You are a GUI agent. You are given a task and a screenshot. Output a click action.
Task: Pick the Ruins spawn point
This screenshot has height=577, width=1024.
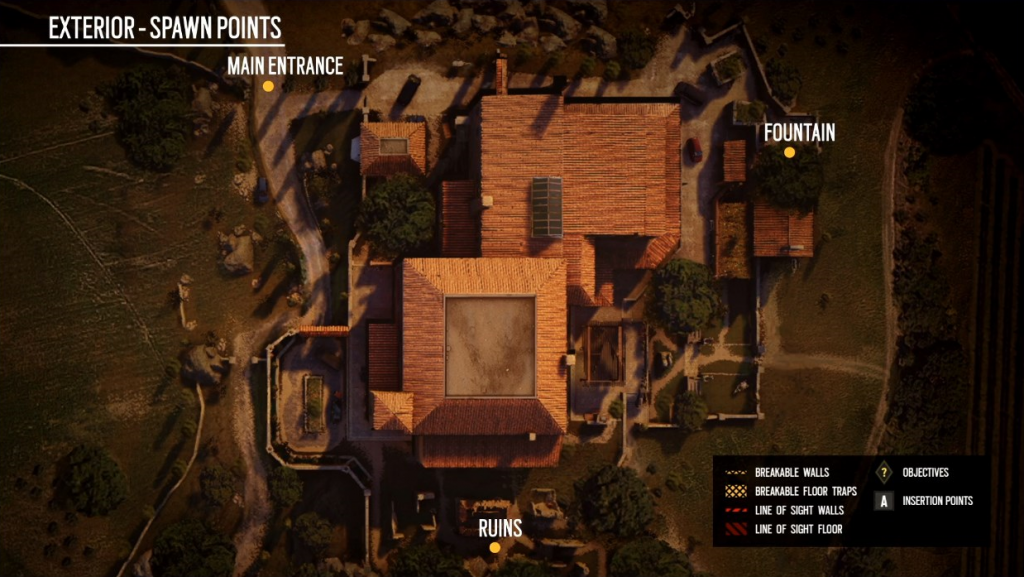494,547
